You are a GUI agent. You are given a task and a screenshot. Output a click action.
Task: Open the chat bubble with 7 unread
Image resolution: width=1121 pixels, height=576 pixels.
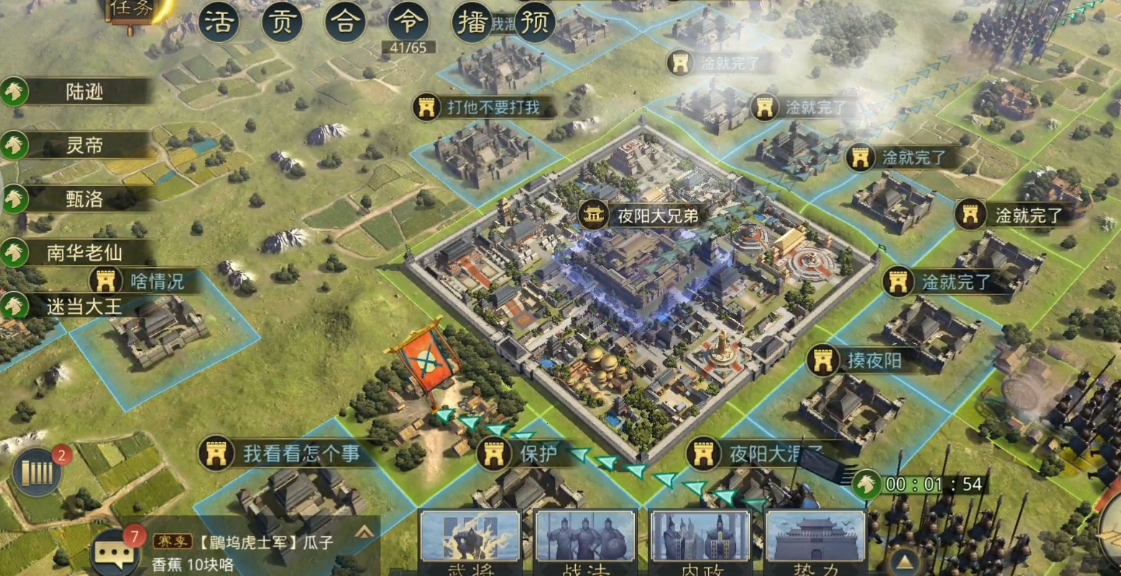point(115,551)
